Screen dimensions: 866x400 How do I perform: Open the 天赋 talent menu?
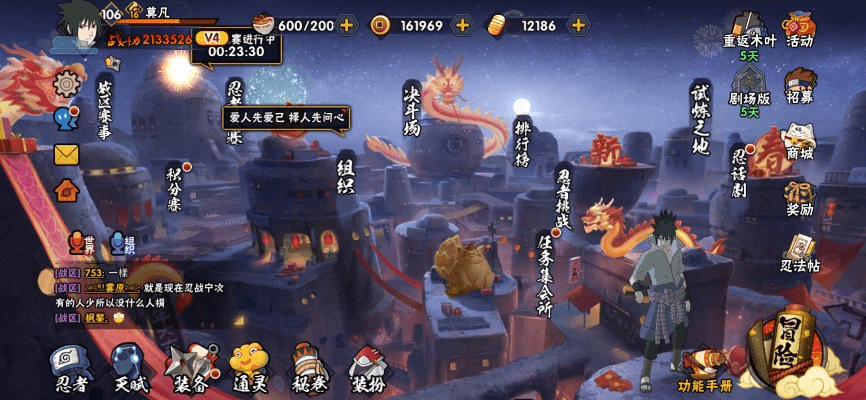click(129, 367)
